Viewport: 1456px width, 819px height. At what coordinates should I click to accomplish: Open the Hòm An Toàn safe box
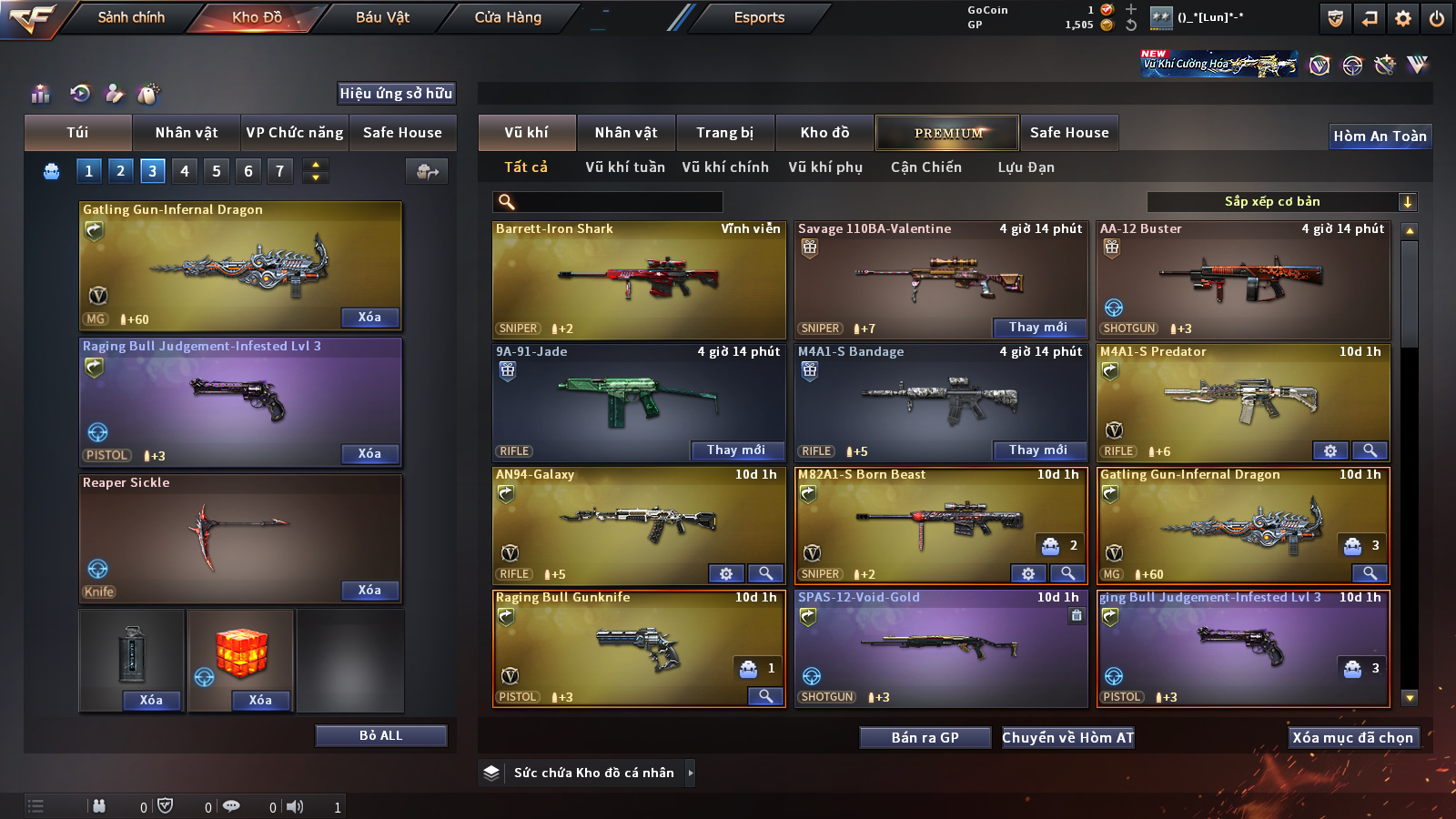[x=1380, y=136]
